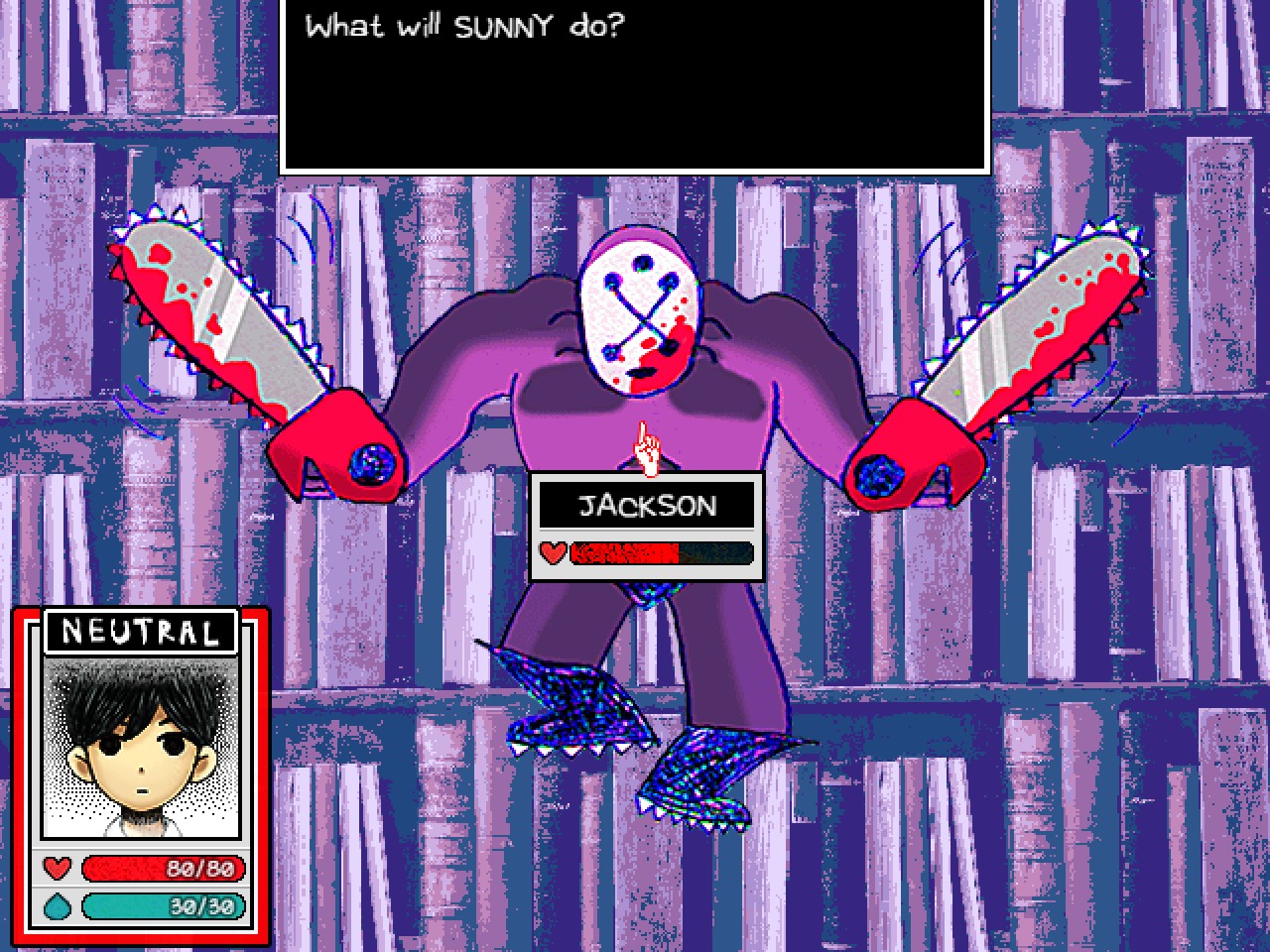Click the white hand cursor above Jackson's nameplate
The height and width of the screenshot is (952, 1270).
(x=645, y=448)
